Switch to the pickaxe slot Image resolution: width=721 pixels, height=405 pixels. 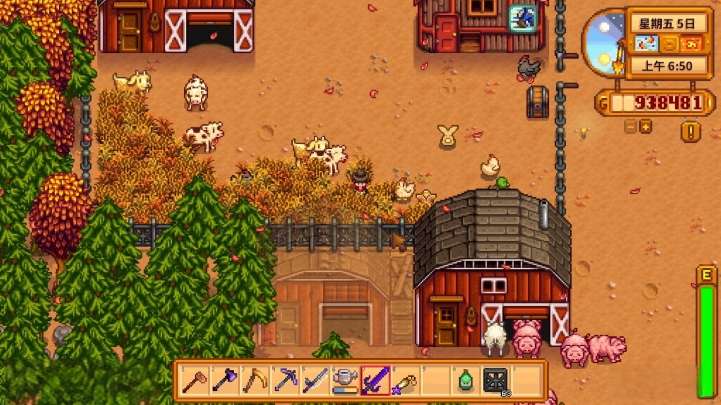click(x=286, y=380)
